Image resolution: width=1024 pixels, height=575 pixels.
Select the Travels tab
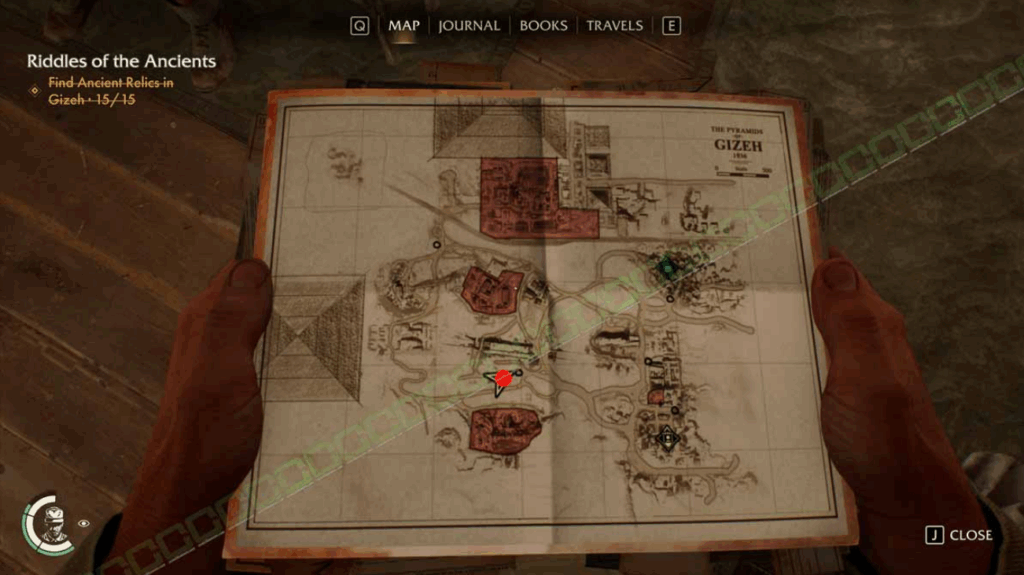(614, 26)
